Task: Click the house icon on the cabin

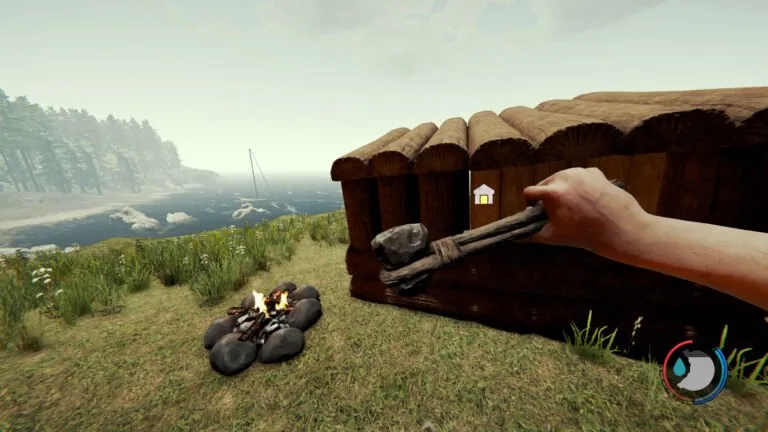Action: coord(484,194)
